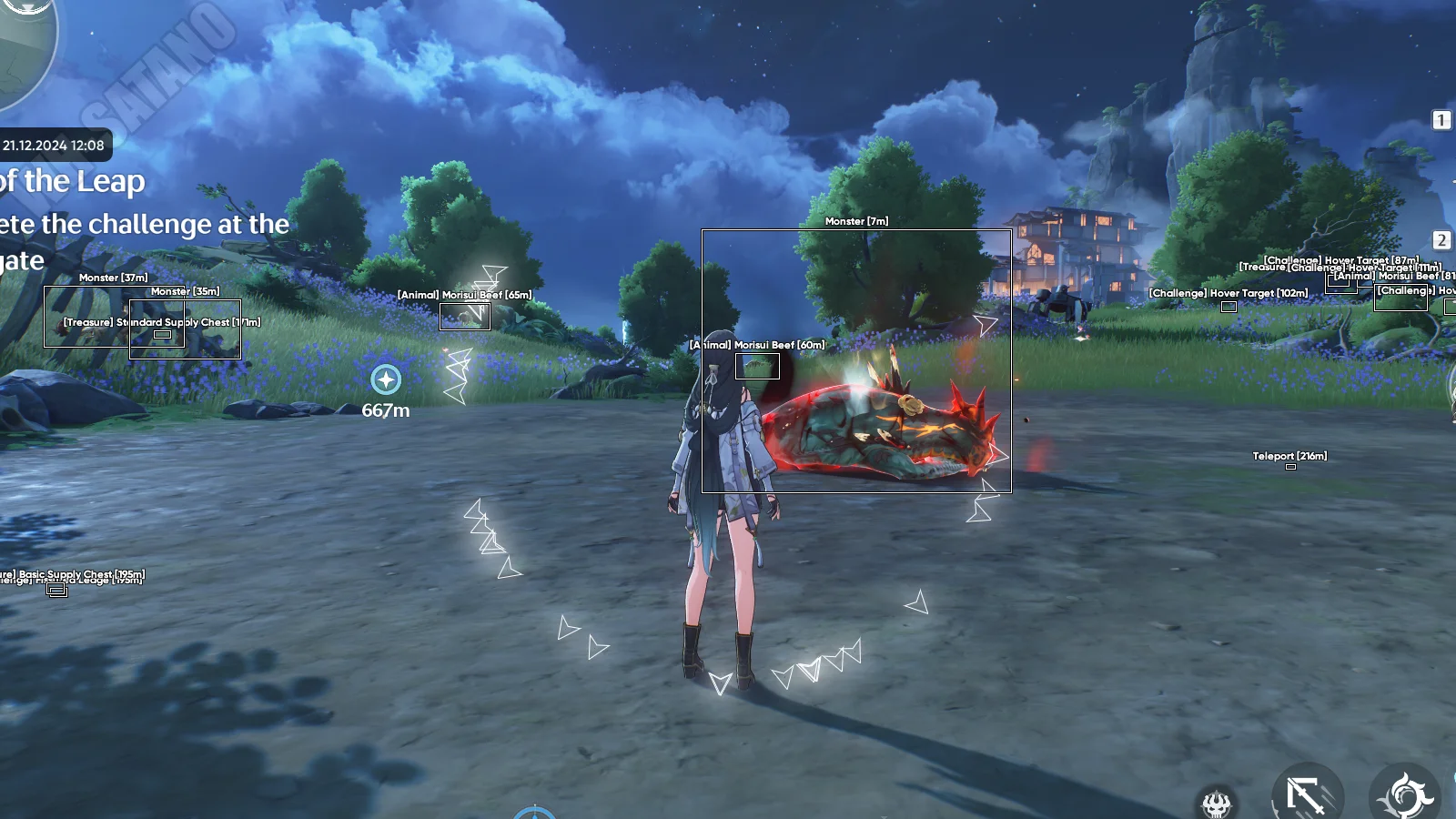
Task: Switch to team slot 1
Action: (x=1441, y=120)
